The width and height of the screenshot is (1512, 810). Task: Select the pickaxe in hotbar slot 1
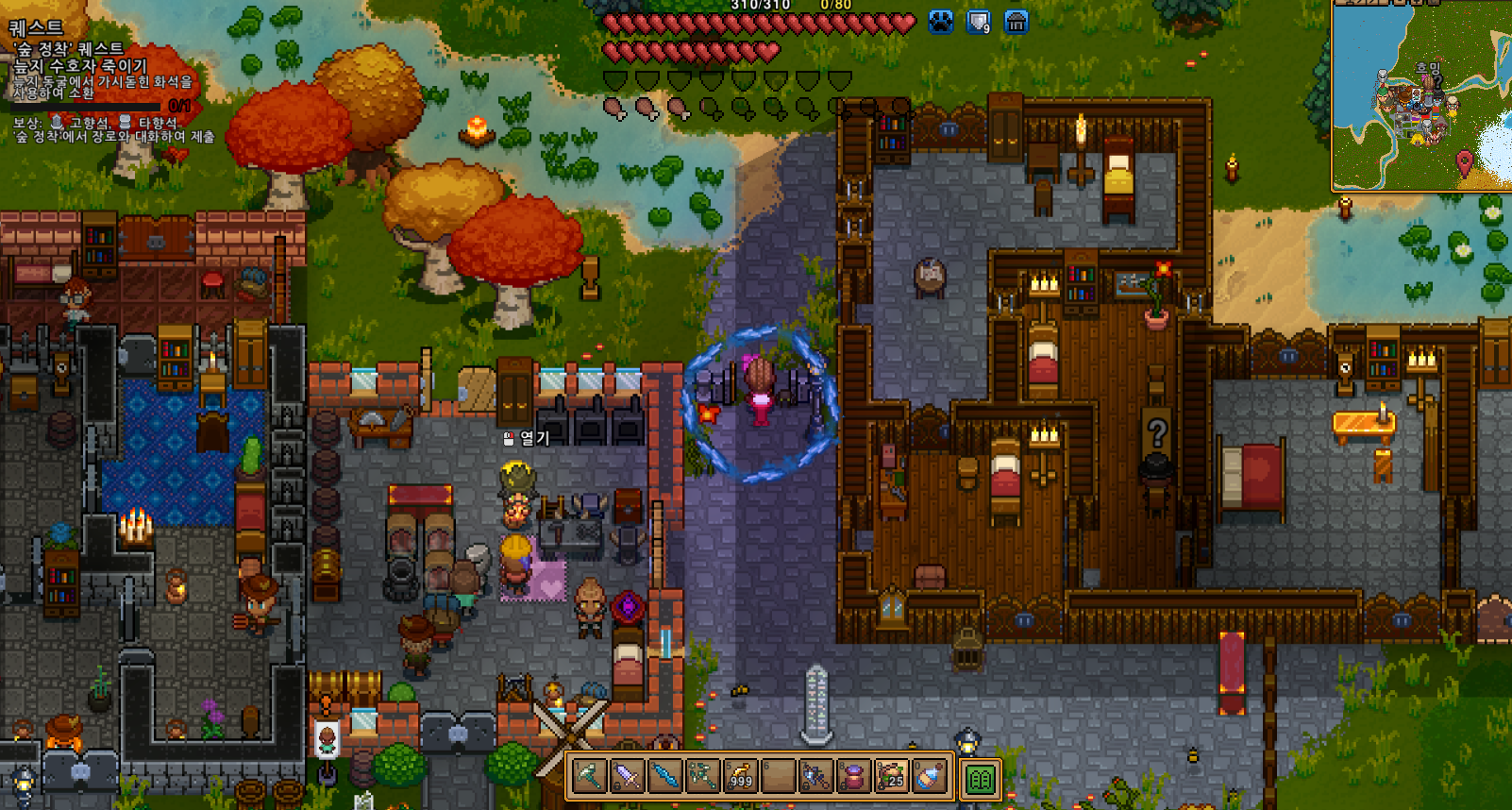tap(590, 776)
